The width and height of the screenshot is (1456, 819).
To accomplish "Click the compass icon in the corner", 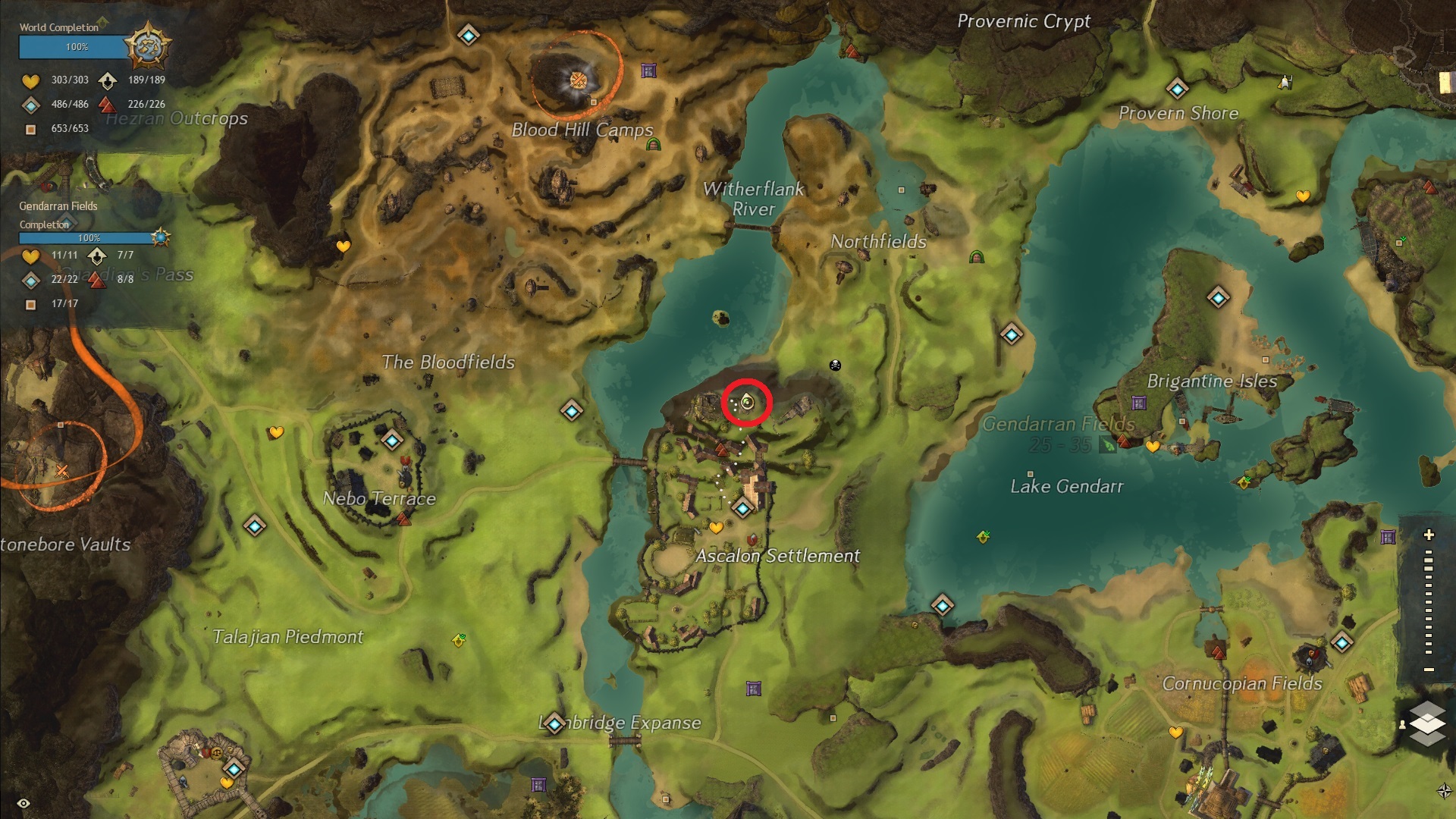I will (x=1444, y=791).
